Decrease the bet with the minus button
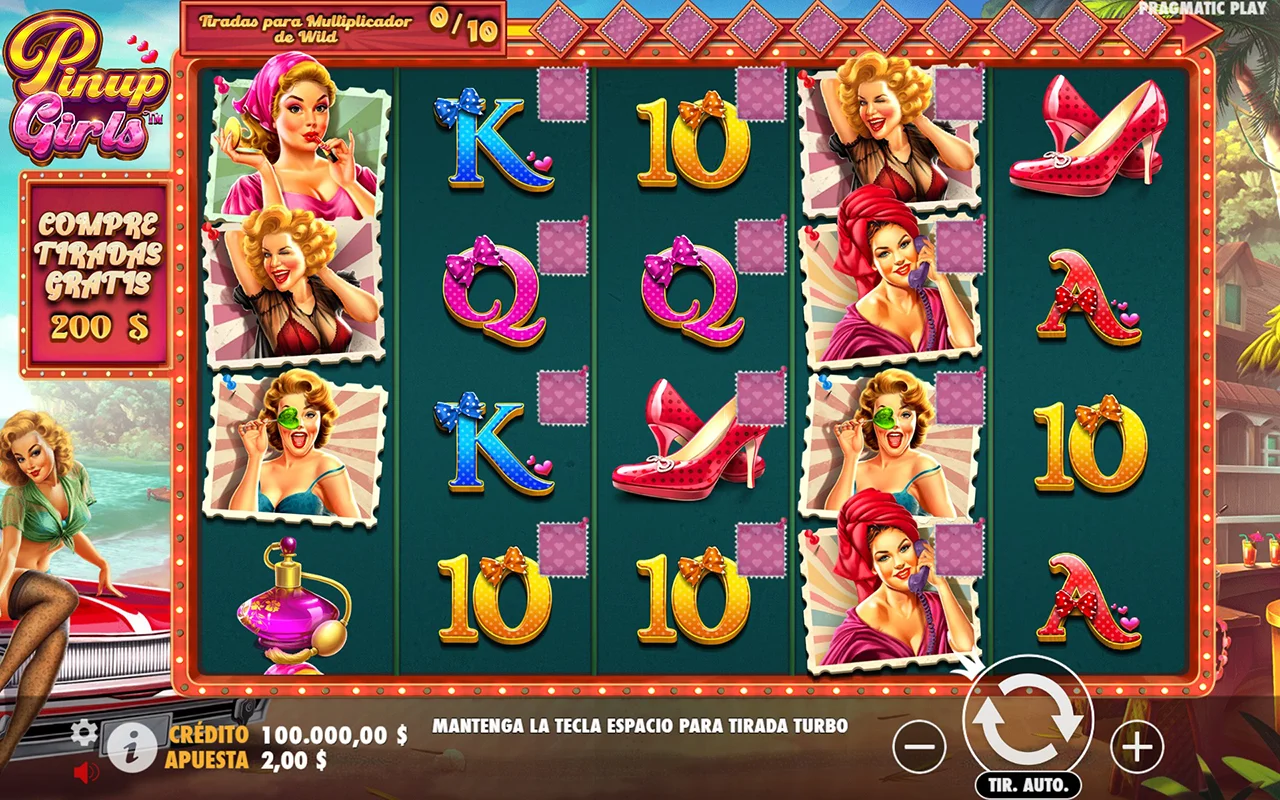The width and height of the screenshot is (1280, 800). (918, 746)
